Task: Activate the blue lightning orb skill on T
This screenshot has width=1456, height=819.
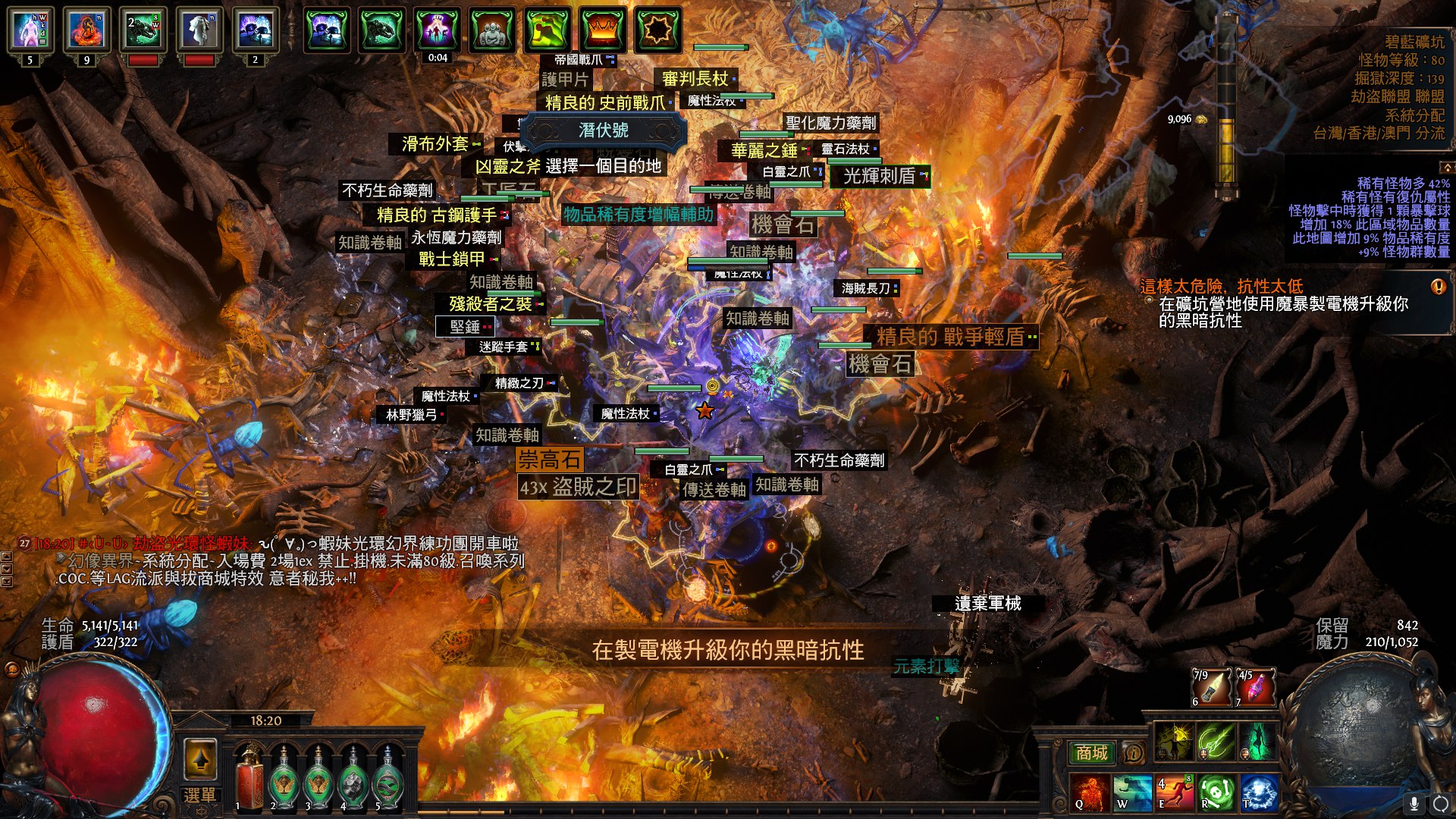Action: coord(1259,792)
